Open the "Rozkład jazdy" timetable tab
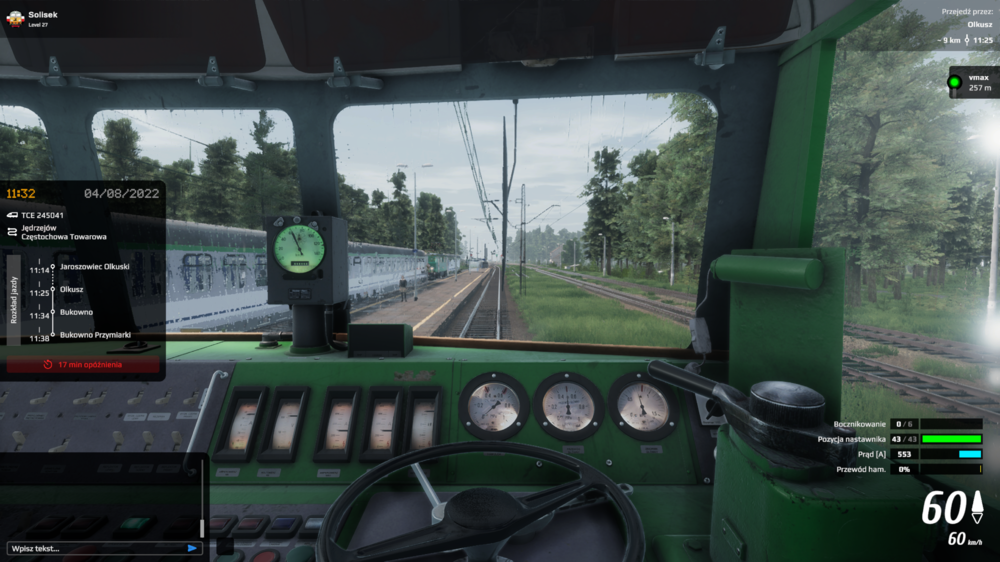The image size is (1000, 562). pos(13,300)
